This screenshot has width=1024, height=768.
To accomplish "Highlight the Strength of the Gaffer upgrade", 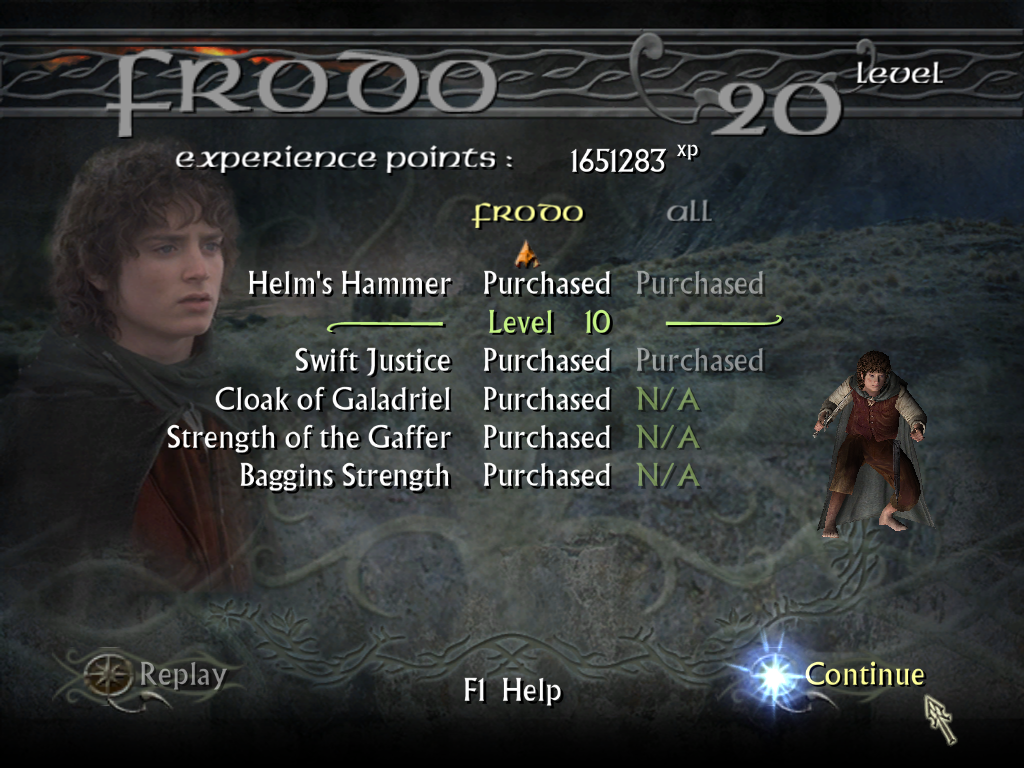I will pyautogui.click(x=308, y=438).
